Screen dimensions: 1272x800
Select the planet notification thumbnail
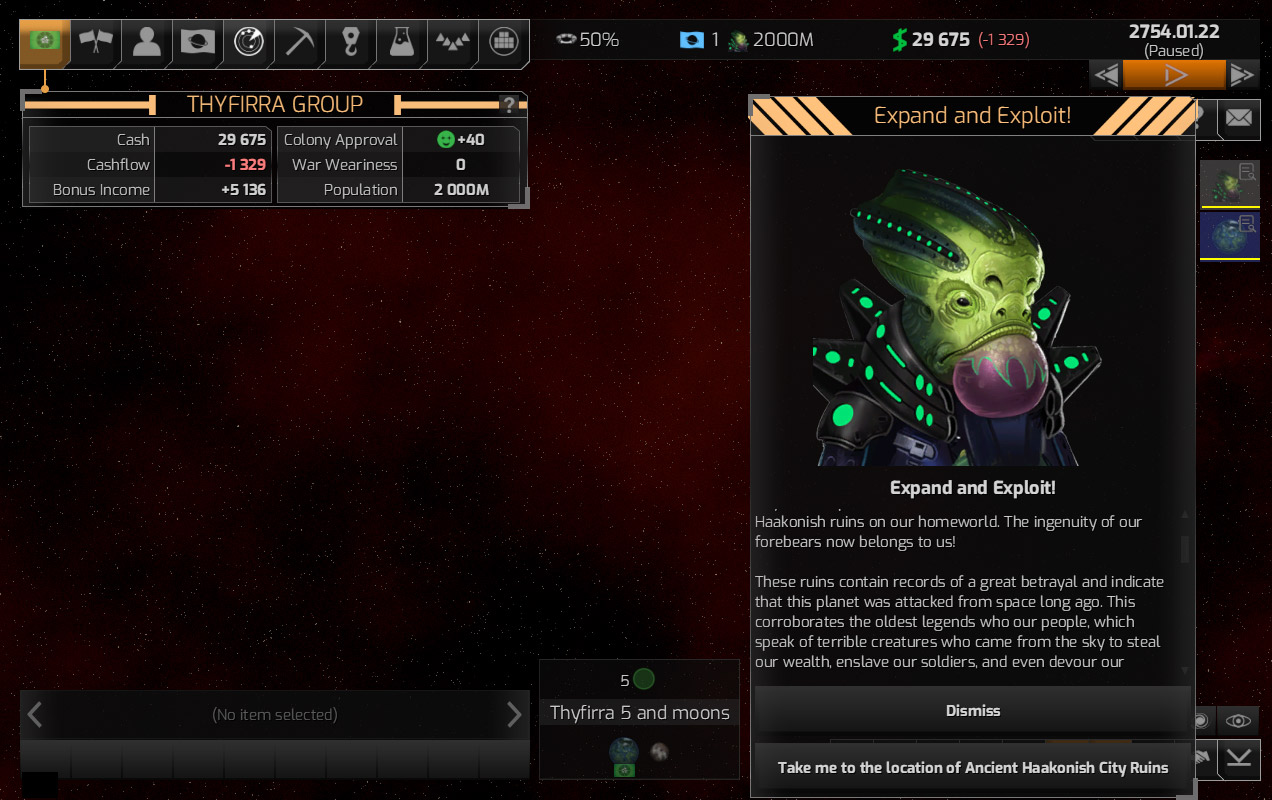(1229, 184)
